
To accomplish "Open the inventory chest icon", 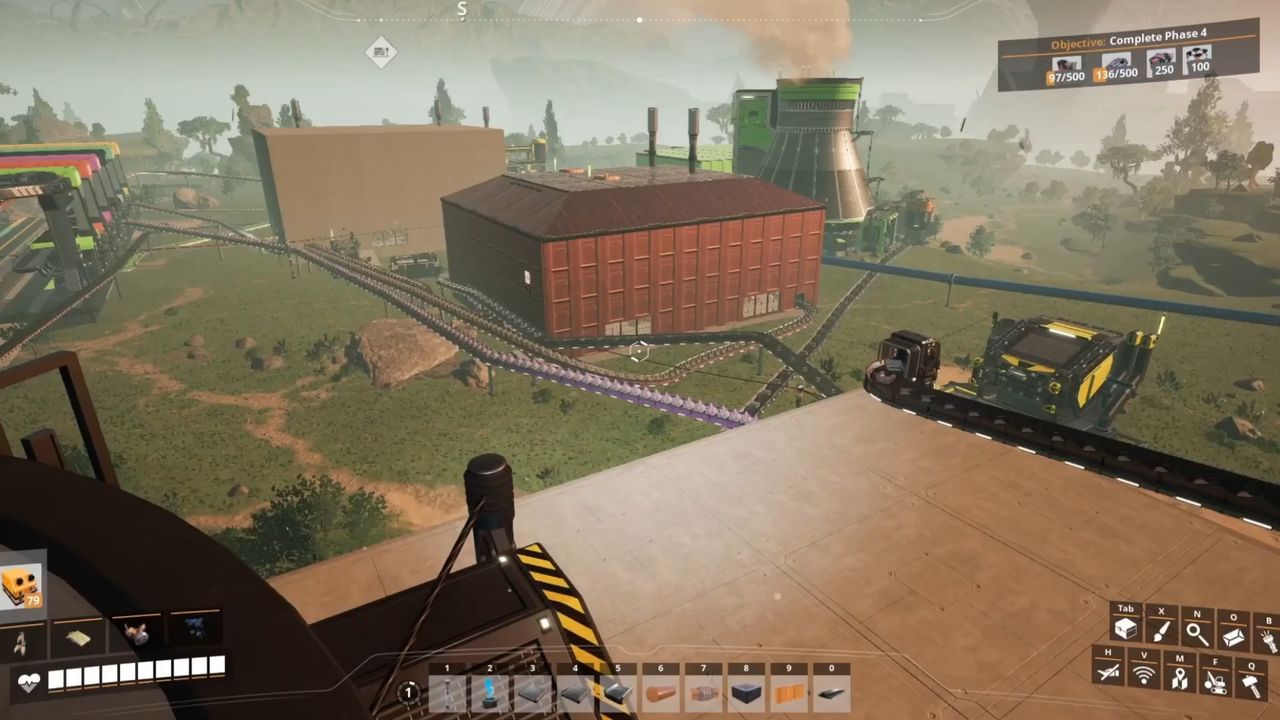I will [x=1126, y=630].
